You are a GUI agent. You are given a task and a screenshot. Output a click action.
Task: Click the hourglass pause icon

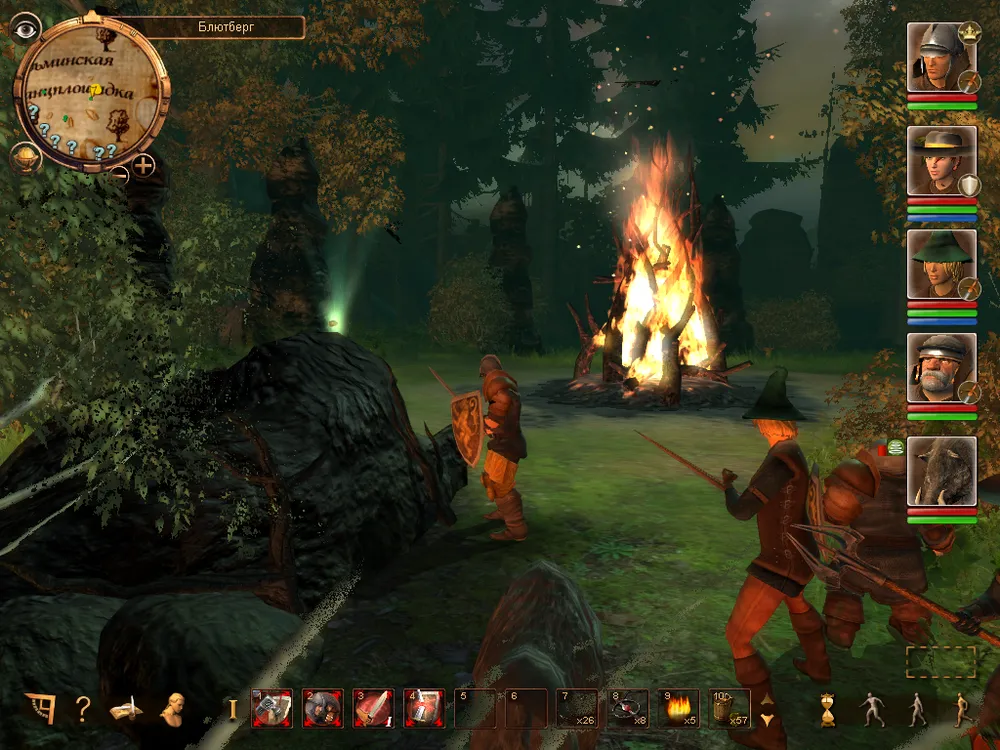point(827,709)
